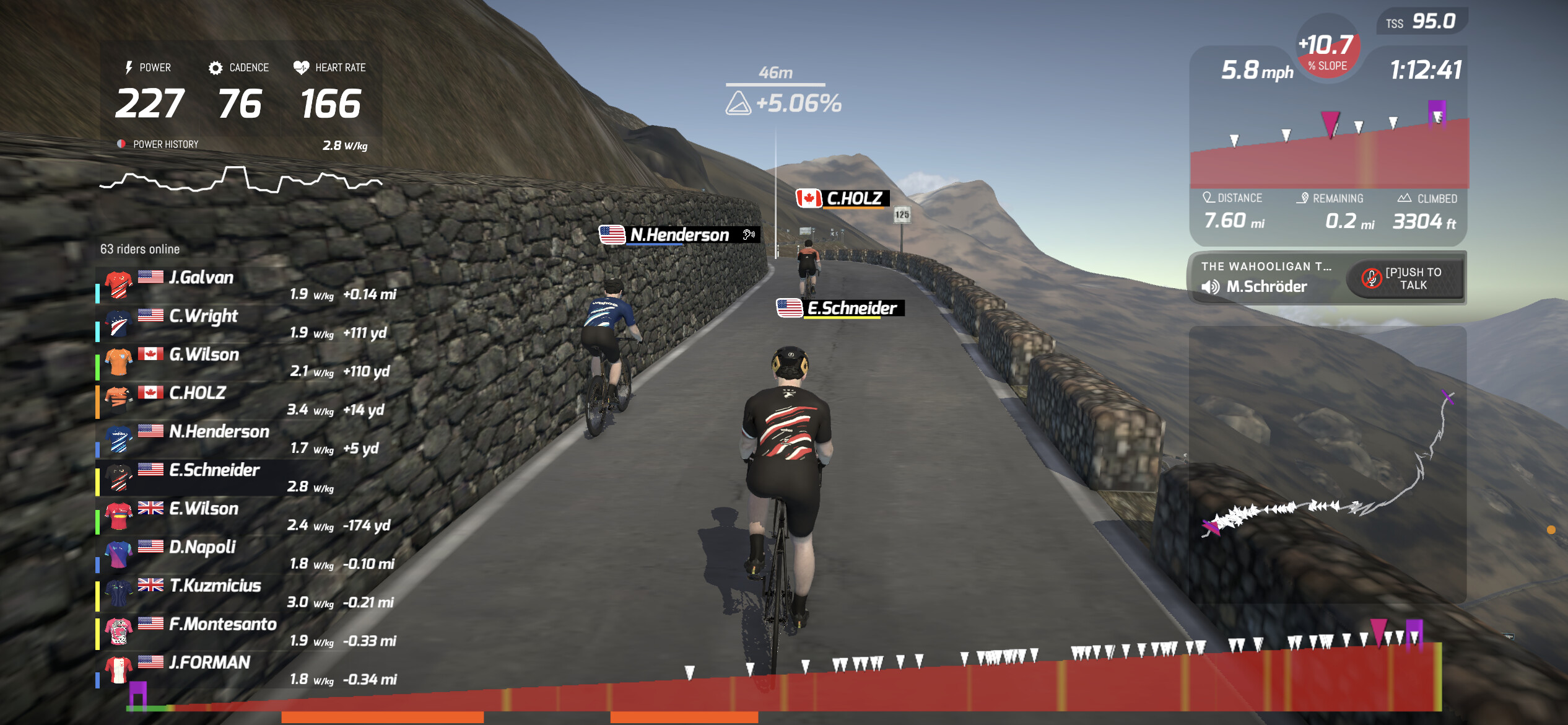Select C.HOLZ row in rider list
The image size is (1568, 725).
(248, 400)
